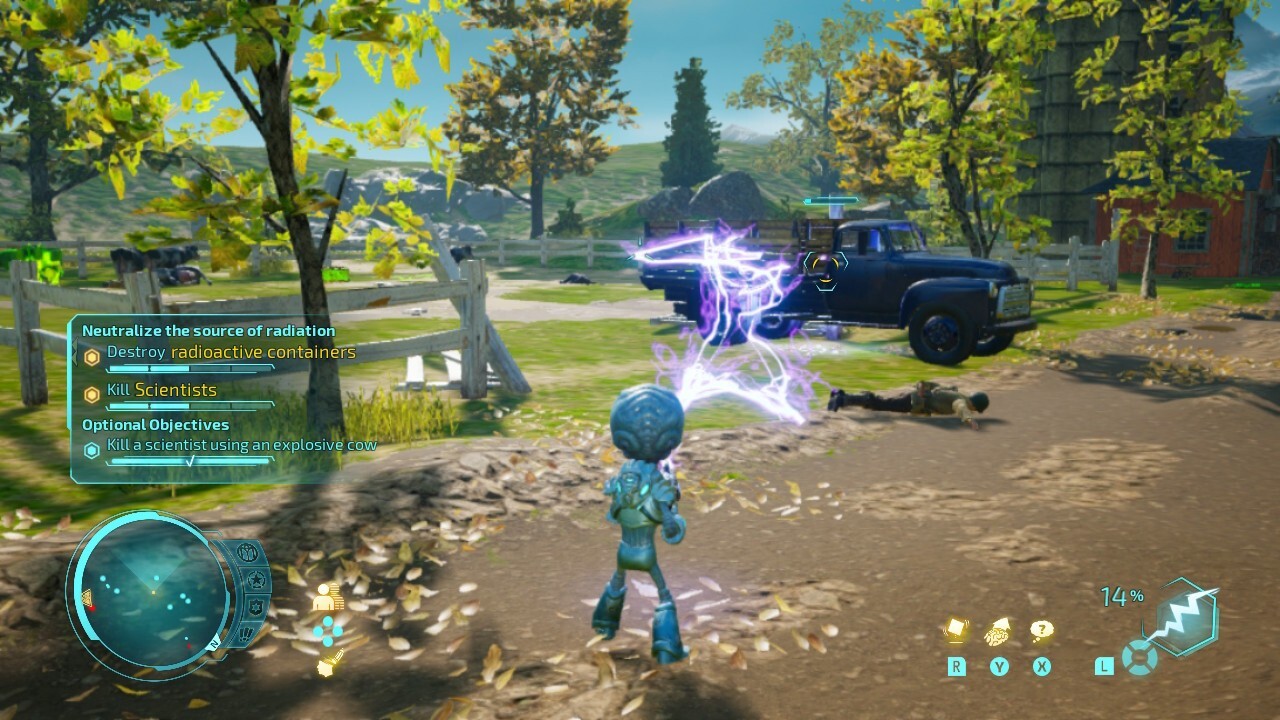Click the 14% ammo percentage readout
Image resolution: width=1280 pixels, height=720 pixels.
1122,594
